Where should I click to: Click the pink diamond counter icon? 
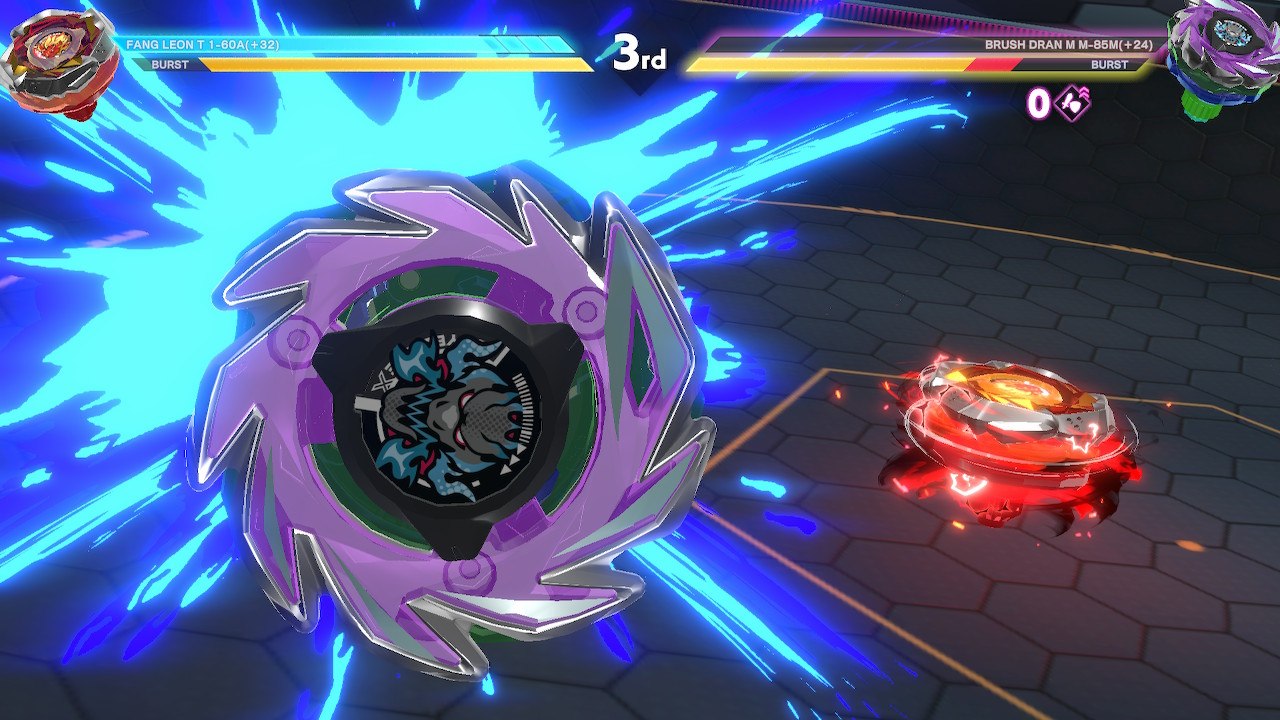click(x=1071, y=103)
